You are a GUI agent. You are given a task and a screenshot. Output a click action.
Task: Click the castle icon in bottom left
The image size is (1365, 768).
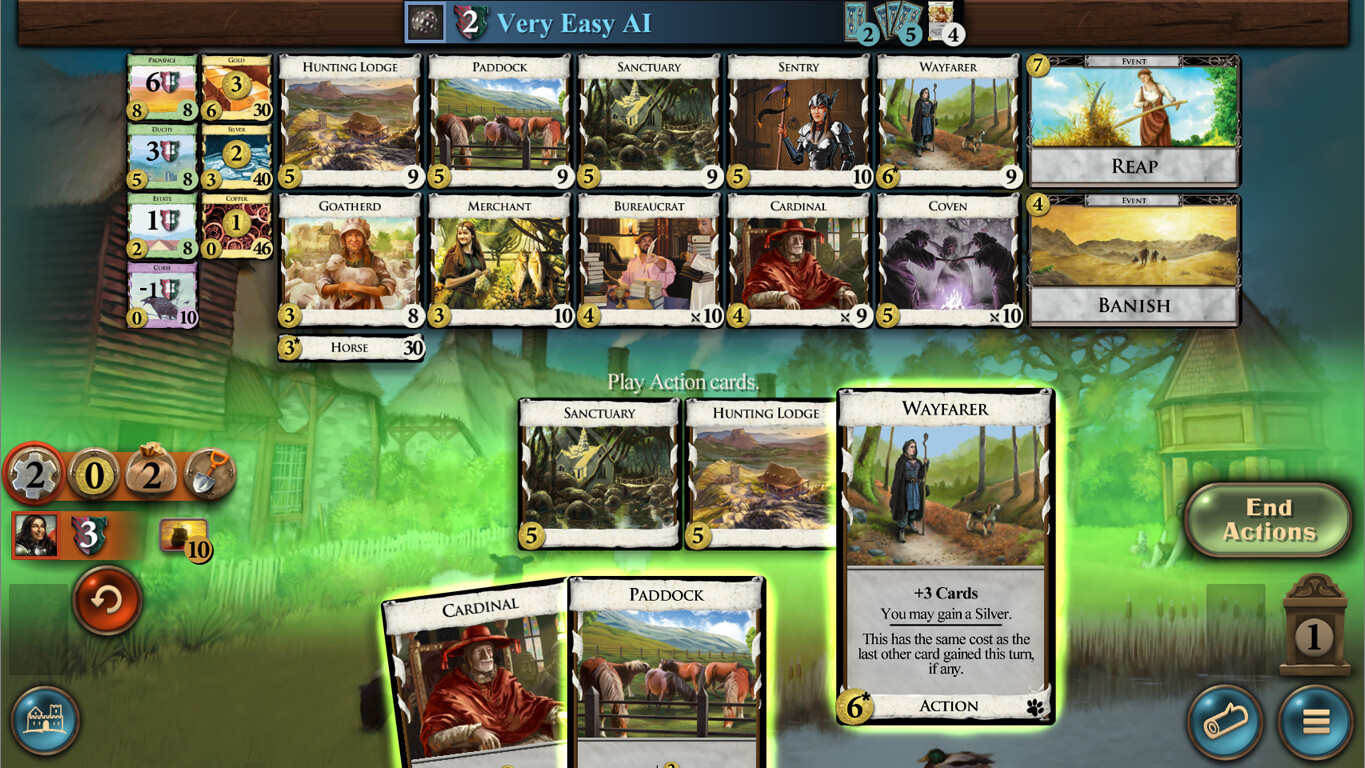[x=45, y=722]
